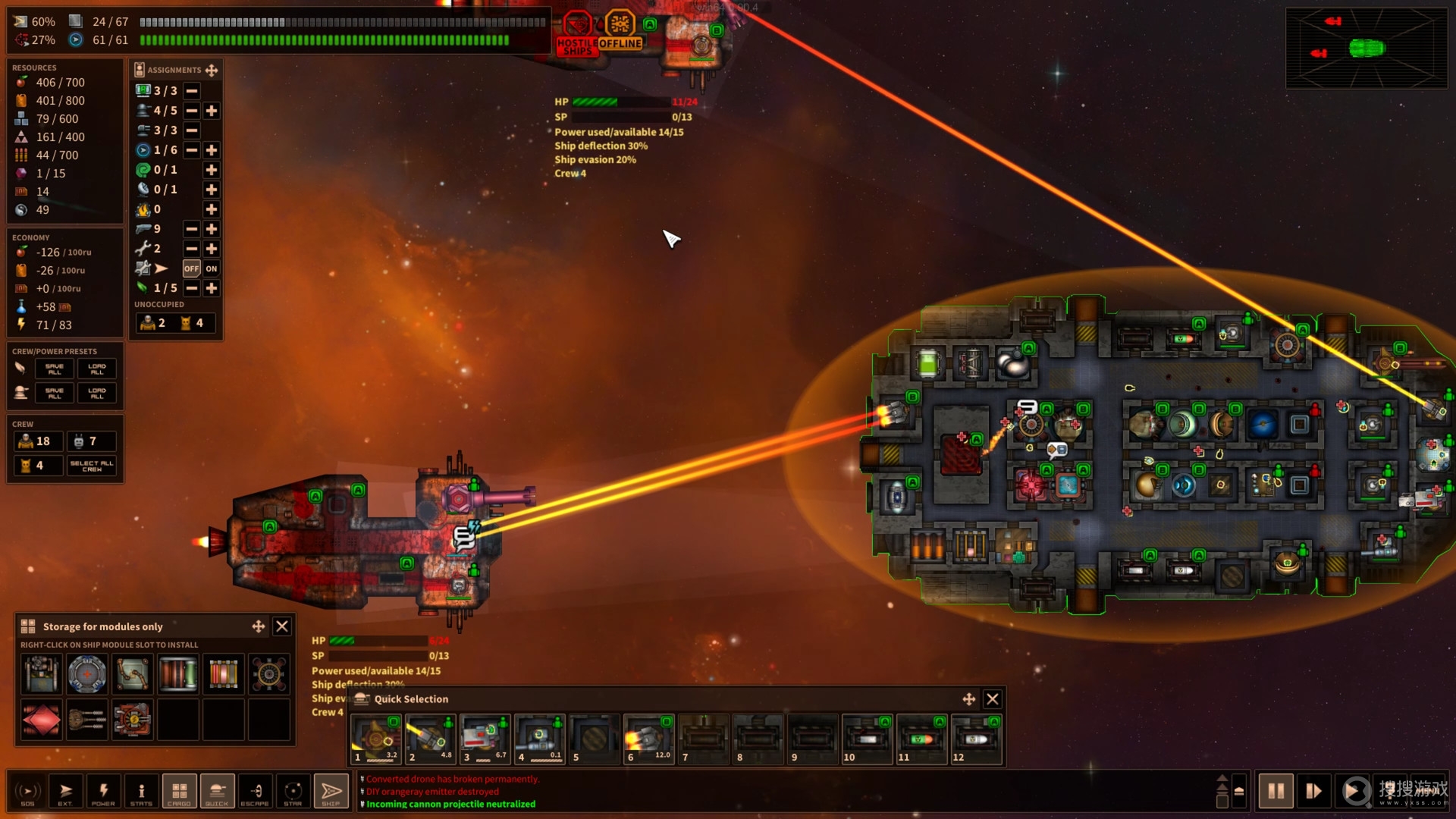Open the Power panel

pyautogui.click(x=103, y=791)
